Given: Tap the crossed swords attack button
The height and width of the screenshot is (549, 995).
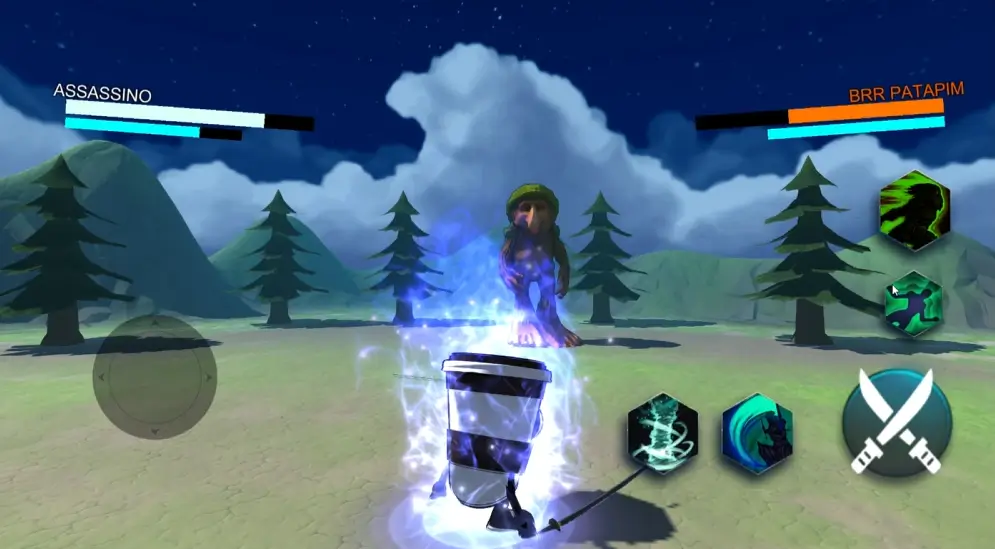Looking at the screenshot, I should (896, 421).
